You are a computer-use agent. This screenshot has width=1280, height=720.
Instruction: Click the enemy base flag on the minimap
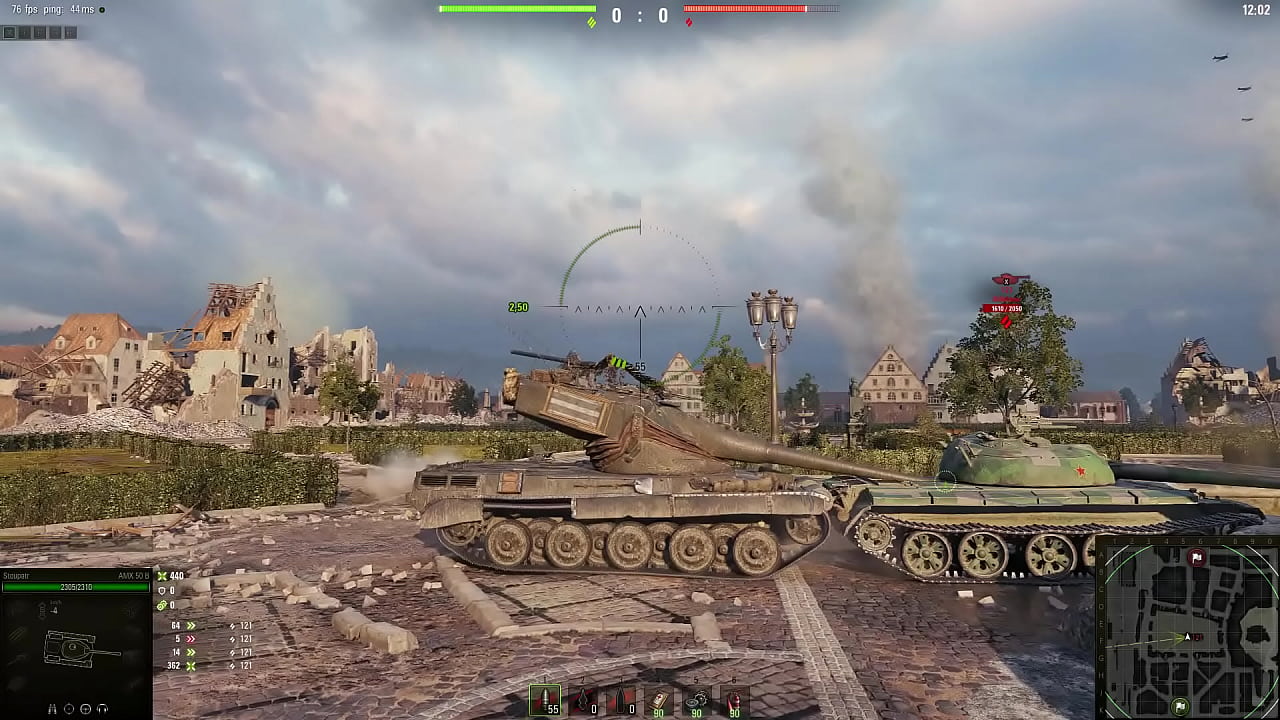pyautogui.click(x=1197, y=558)
